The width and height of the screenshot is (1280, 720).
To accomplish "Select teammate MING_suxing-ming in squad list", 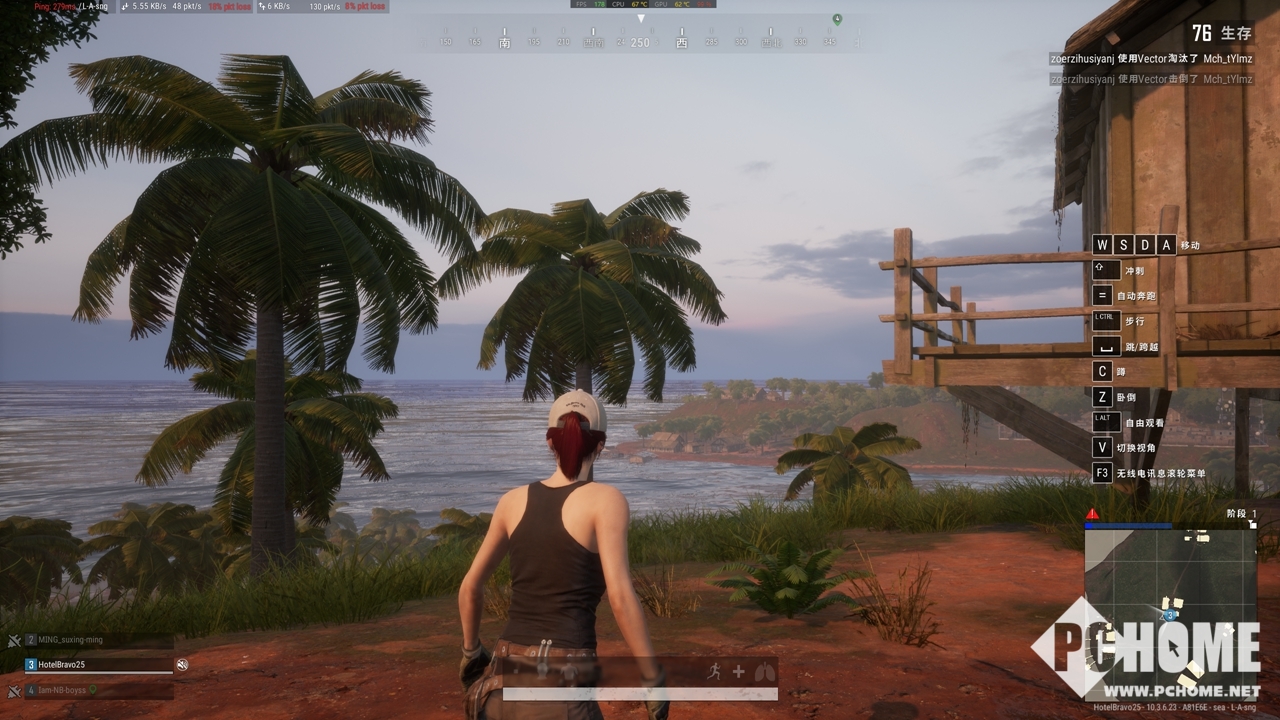I will pos(70,639).
